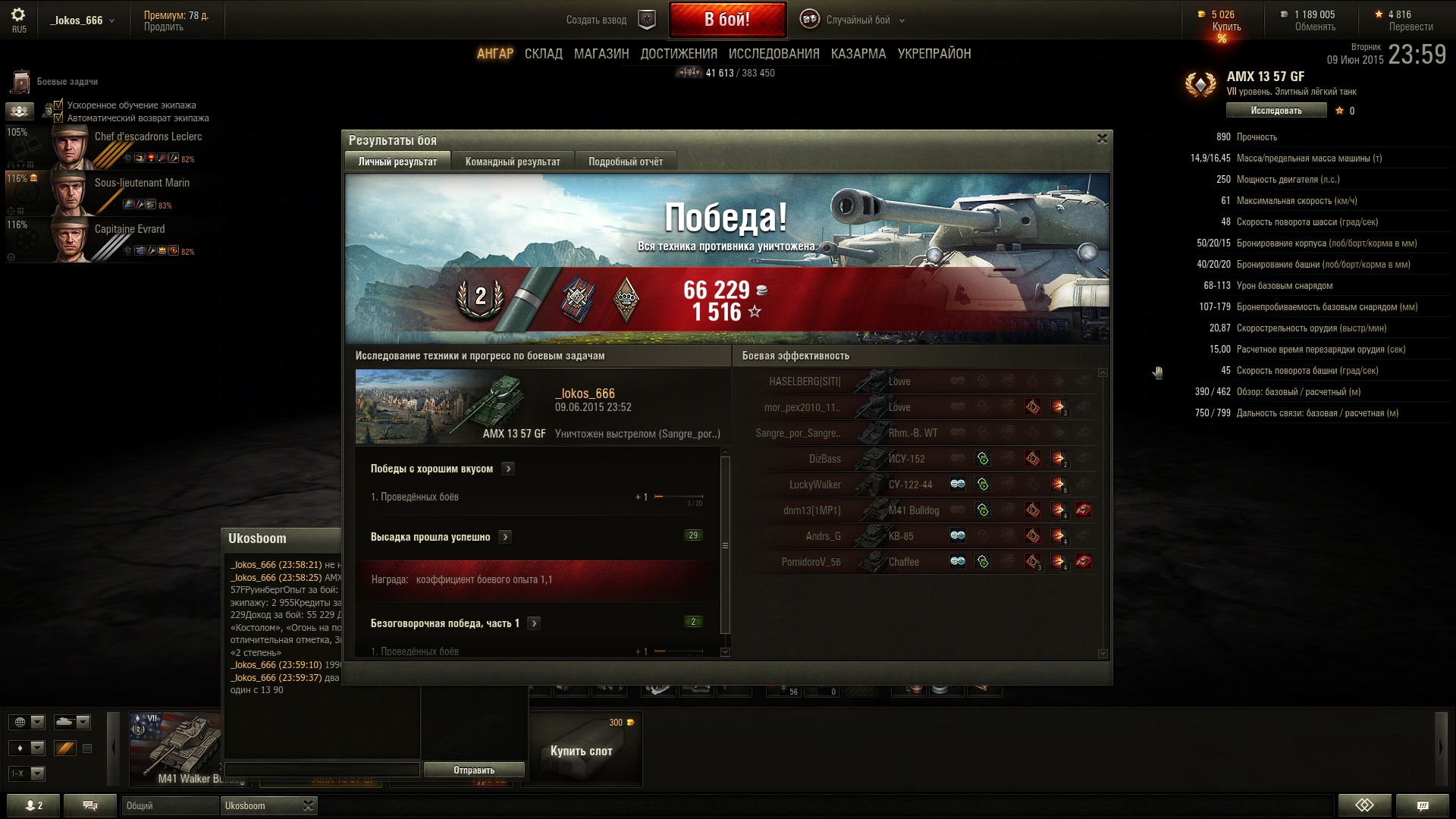
Task: Open the КАЗАРМА barracks
Action: pyautogui.click(x=858, y=54)
